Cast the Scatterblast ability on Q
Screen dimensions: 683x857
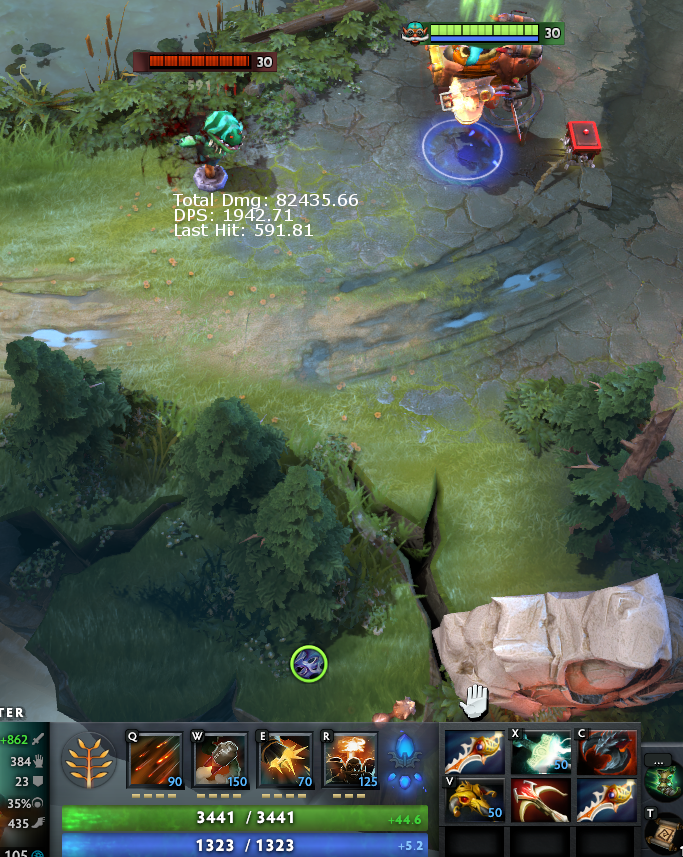tap(156, 761)
